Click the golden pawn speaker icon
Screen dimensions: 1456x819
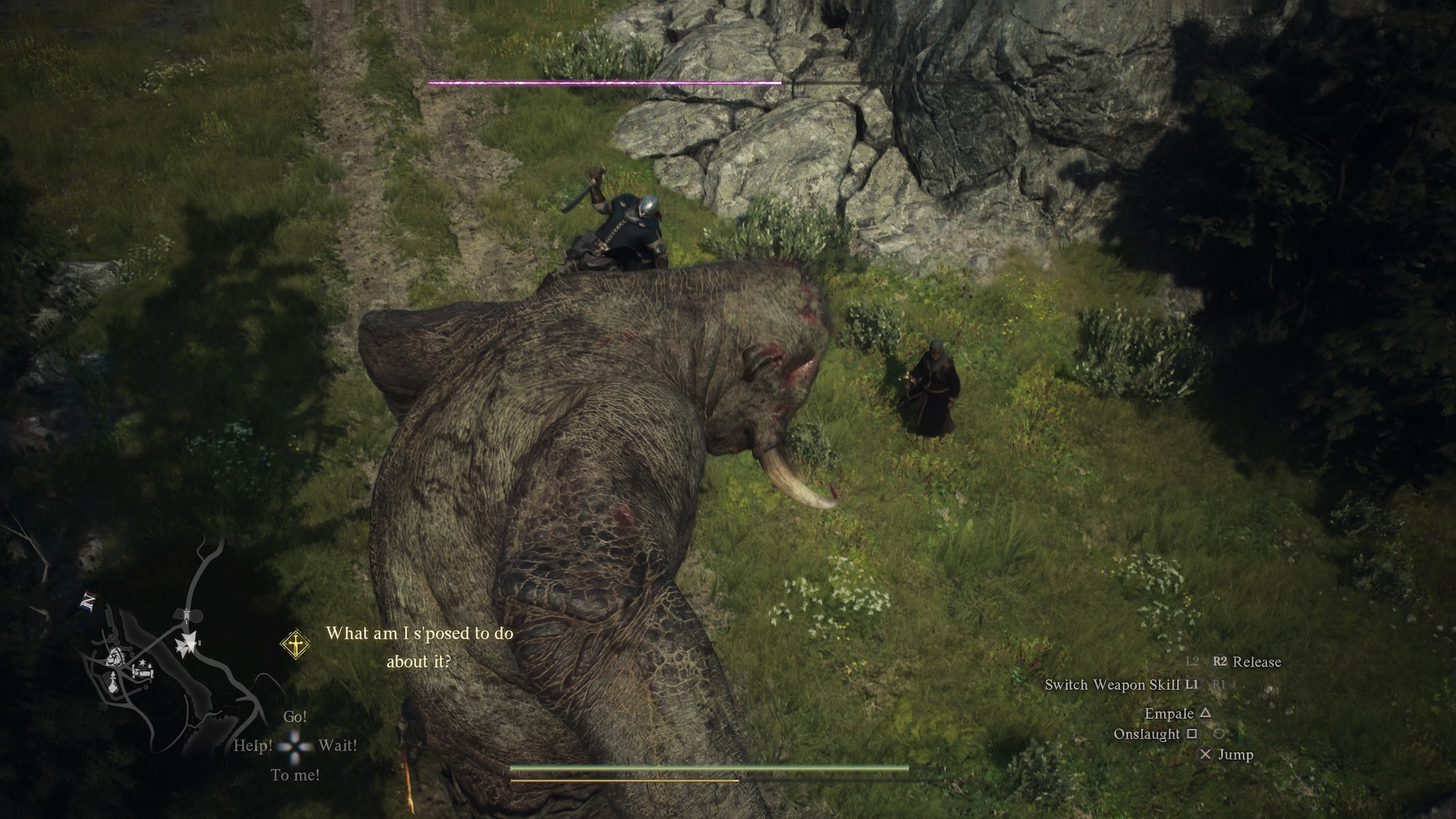click(x=295, y=645)
